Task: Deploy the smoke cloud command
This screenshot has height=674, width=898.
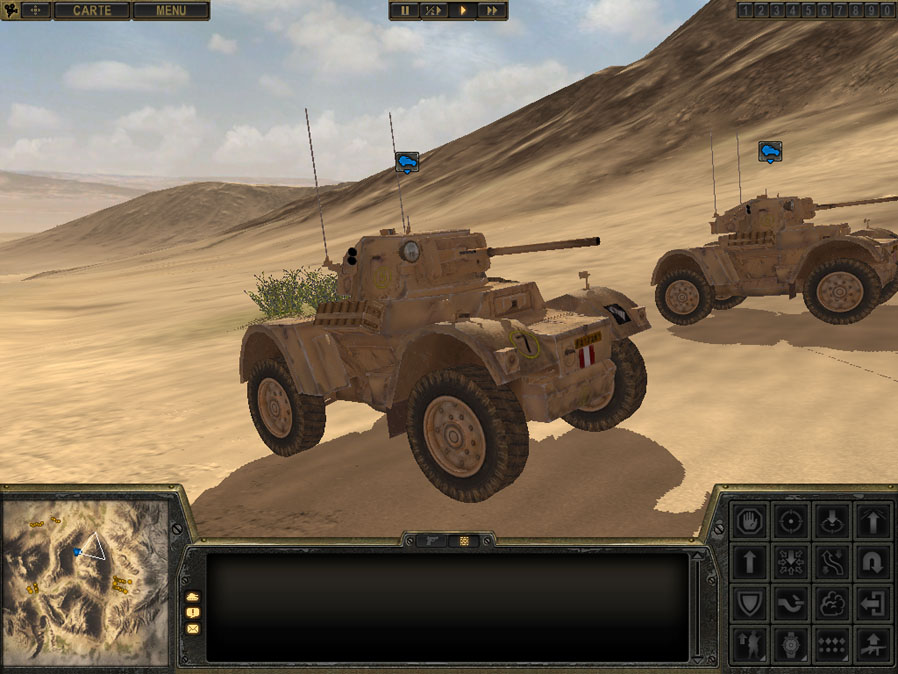Action: click(833, 603)
